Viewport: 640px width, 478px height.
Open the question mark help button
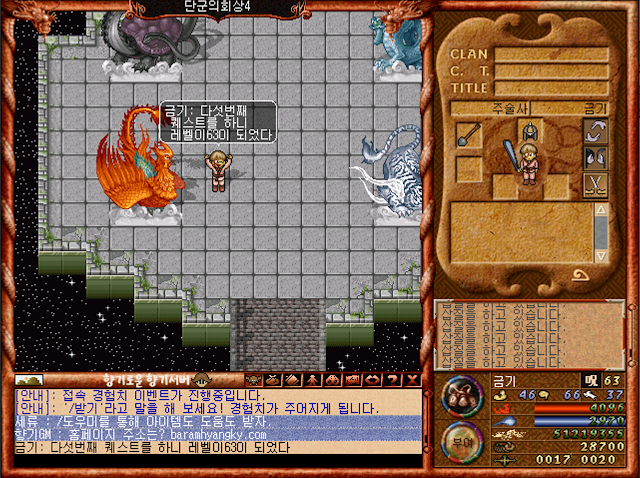(391, 380)
